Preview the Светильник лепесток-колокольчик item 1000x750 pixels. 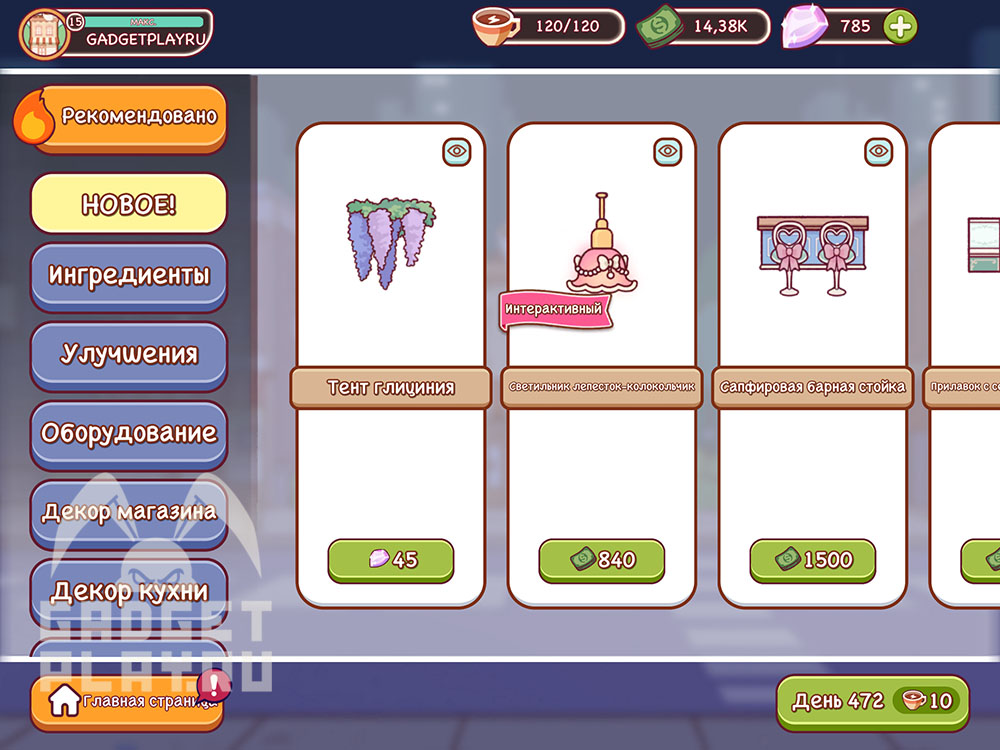click(x=668, y=151)
